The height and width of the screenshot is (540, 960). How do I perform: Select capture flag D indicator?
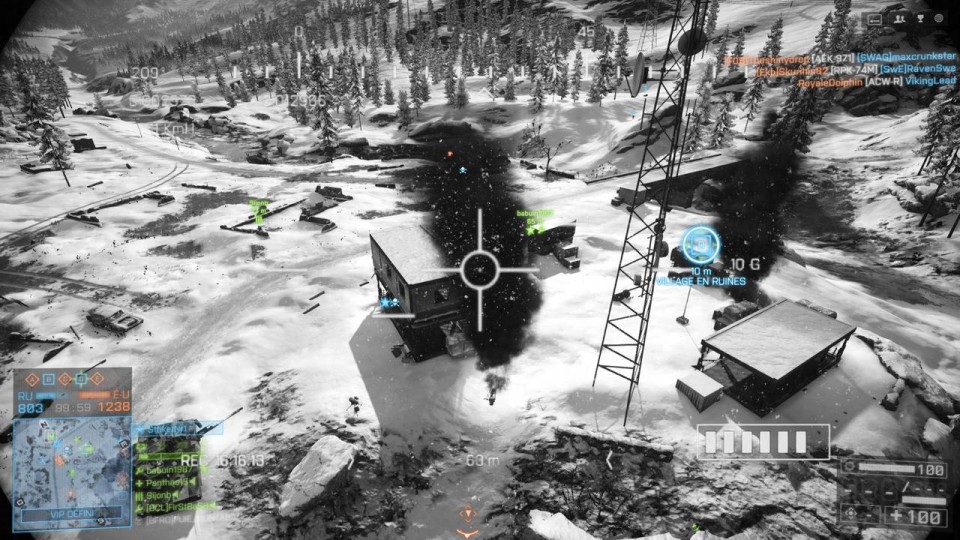tap(79, 380)
